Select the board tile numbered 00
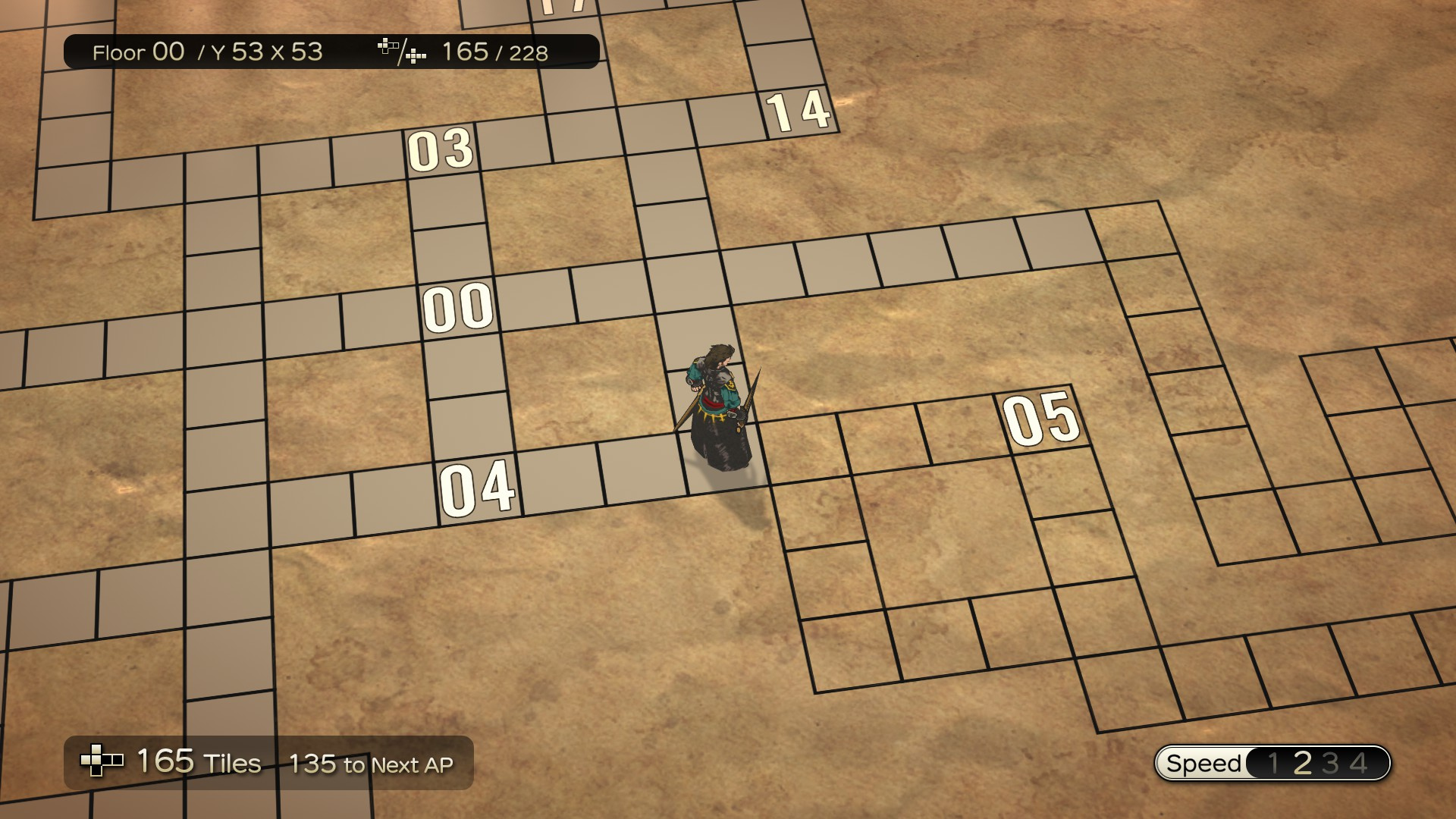 458,308
